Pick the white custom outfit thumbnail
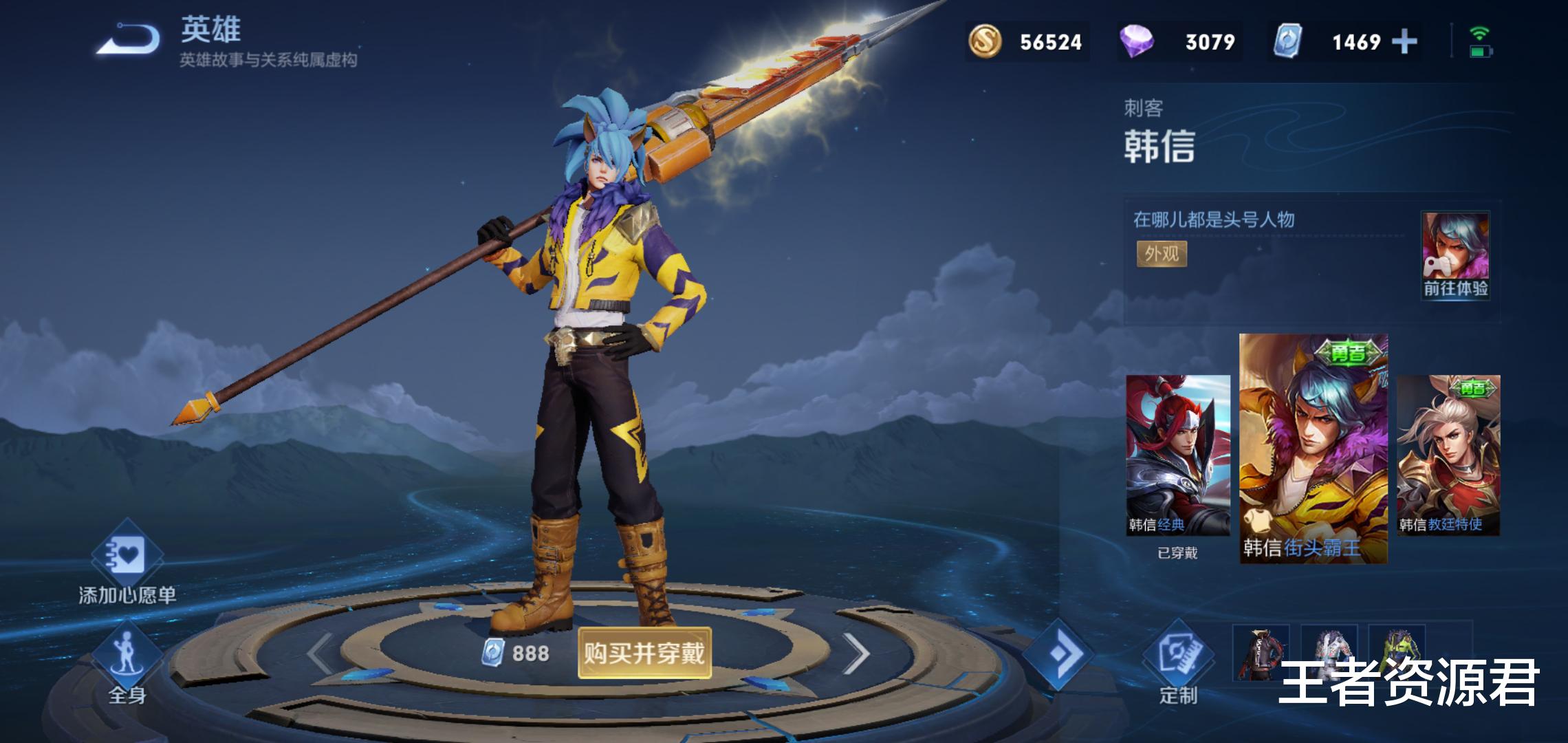Viewport: 1568px width, 743px height. click(x=1329, y=647)
